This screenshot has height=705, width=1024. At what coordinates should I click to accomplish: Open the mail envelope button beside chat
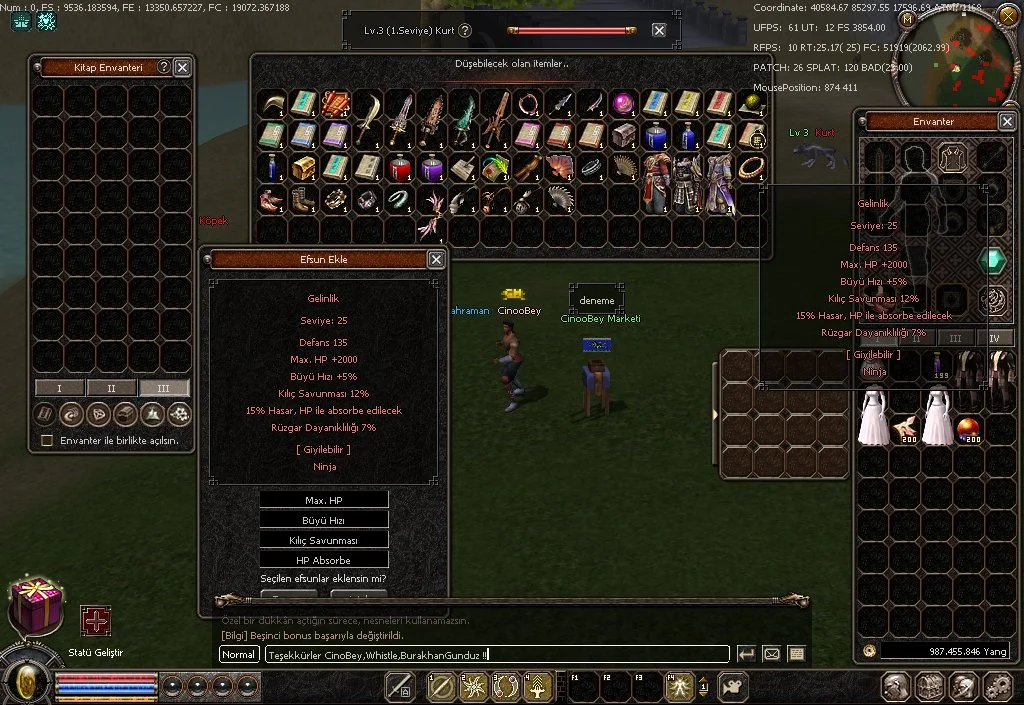coord(771,654)
